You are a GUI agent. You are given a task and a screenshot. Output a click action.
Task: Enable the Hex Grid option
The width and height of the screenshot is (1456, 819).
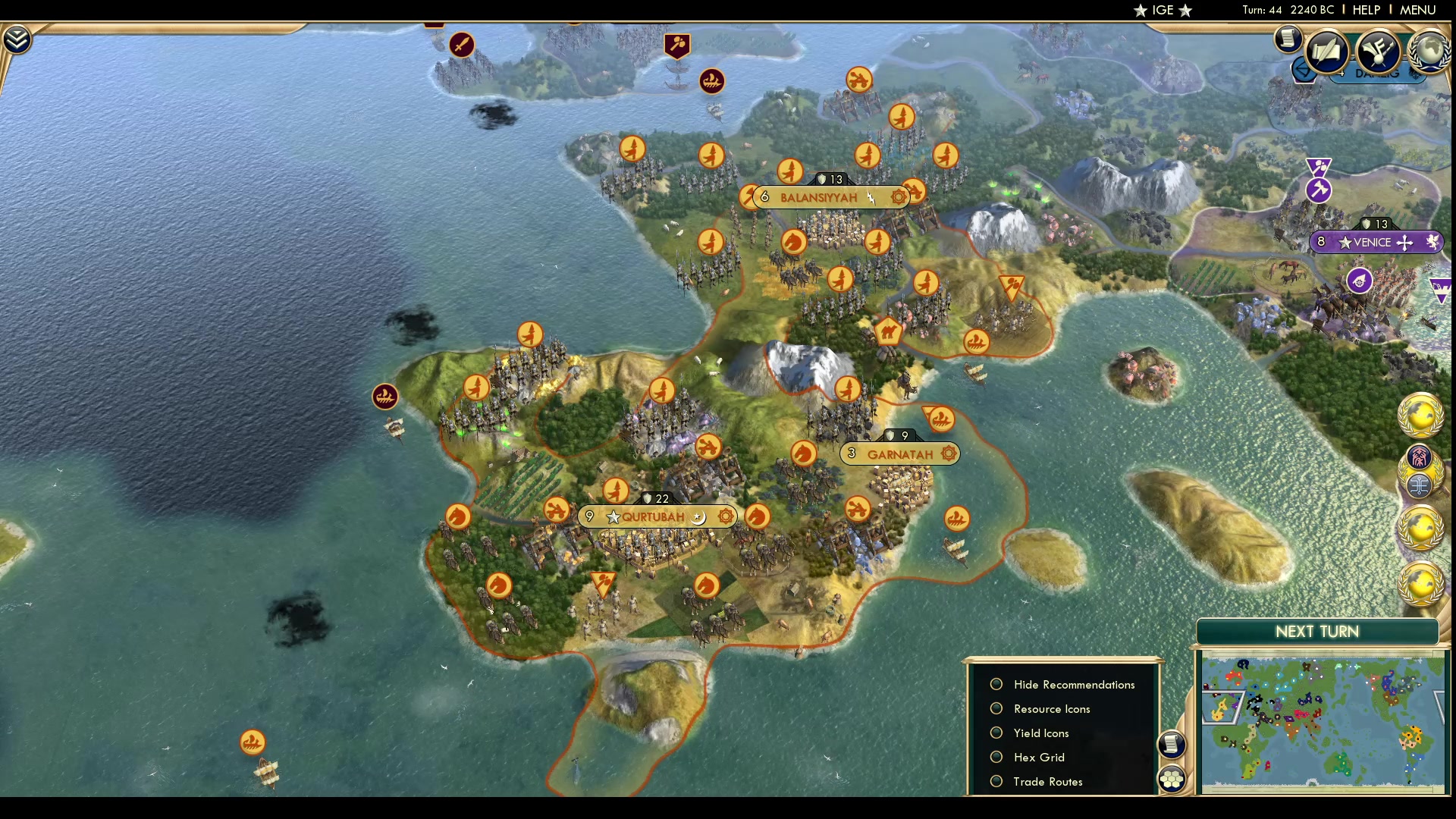pos(996,757)
